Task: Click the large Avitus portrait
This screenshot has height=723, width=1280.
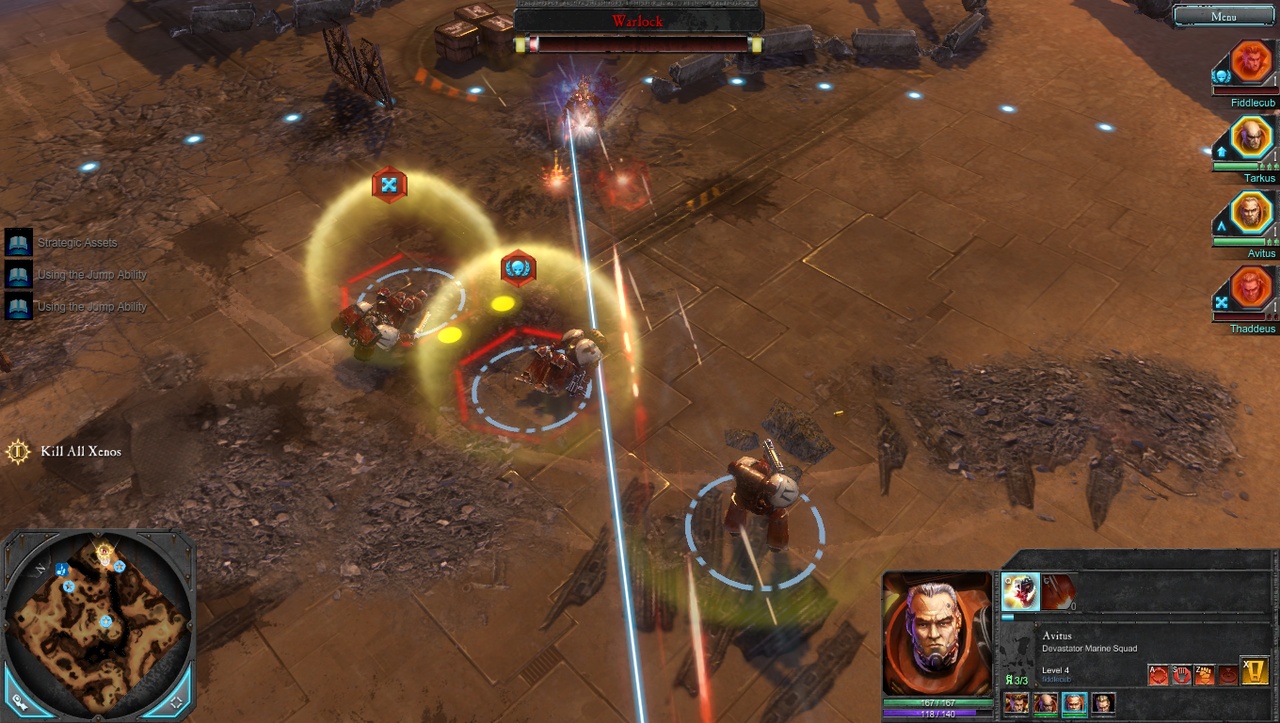Action: [937, 634]
